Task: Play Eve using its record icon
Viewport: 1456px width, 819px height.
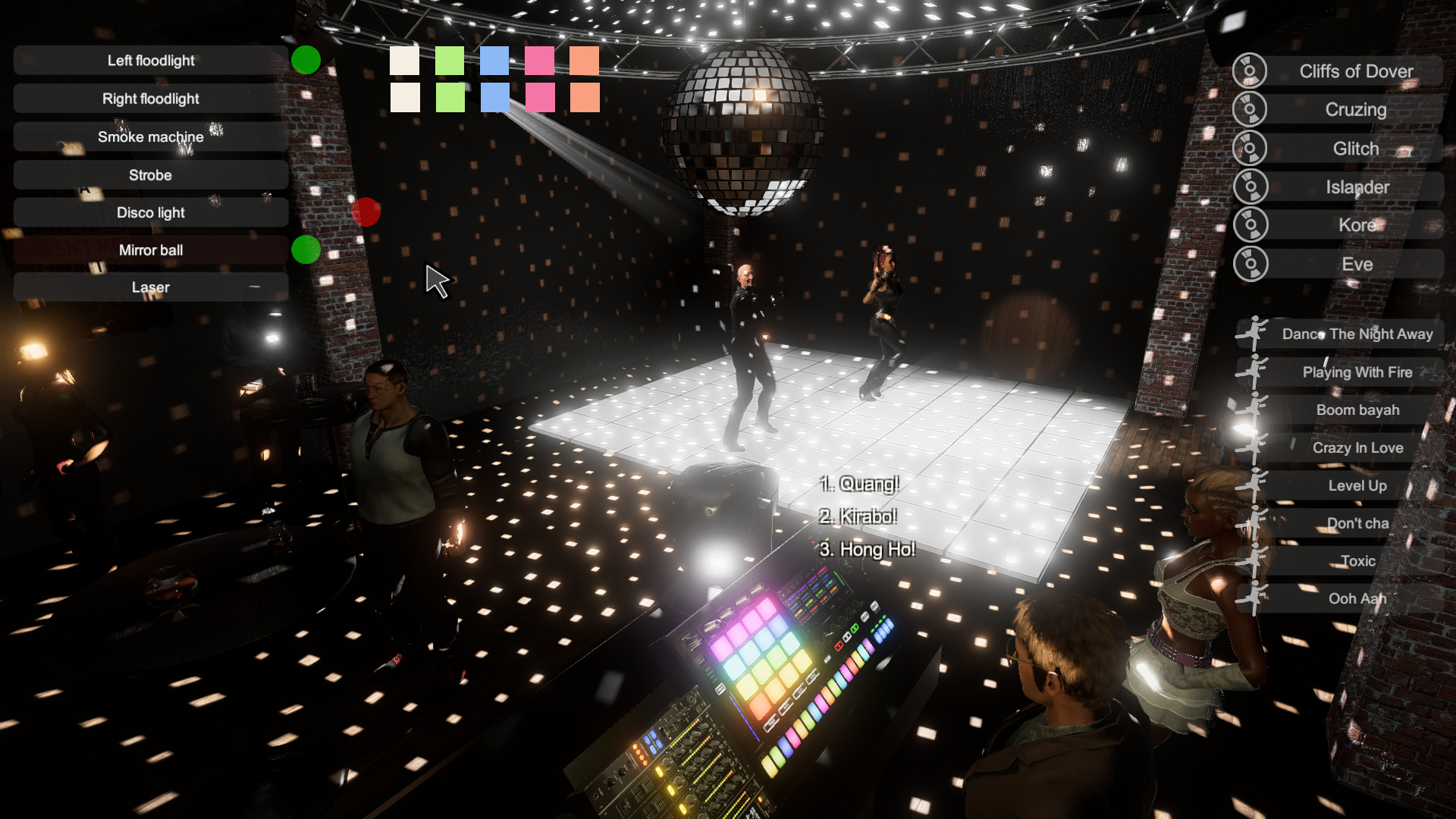Action: pyautogui.click(x=1248, y=263)
